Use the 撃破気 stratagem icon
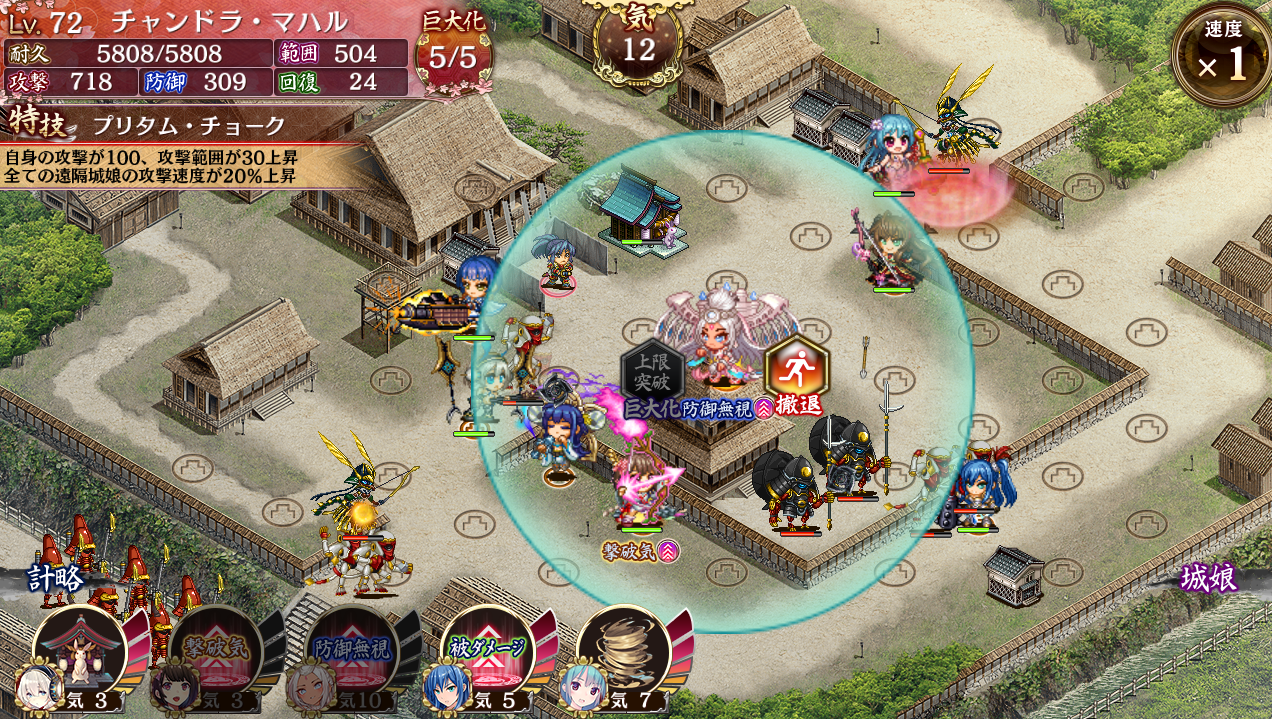The width and height of the screenshot is (1272, 719). click(x=214, y=652)
